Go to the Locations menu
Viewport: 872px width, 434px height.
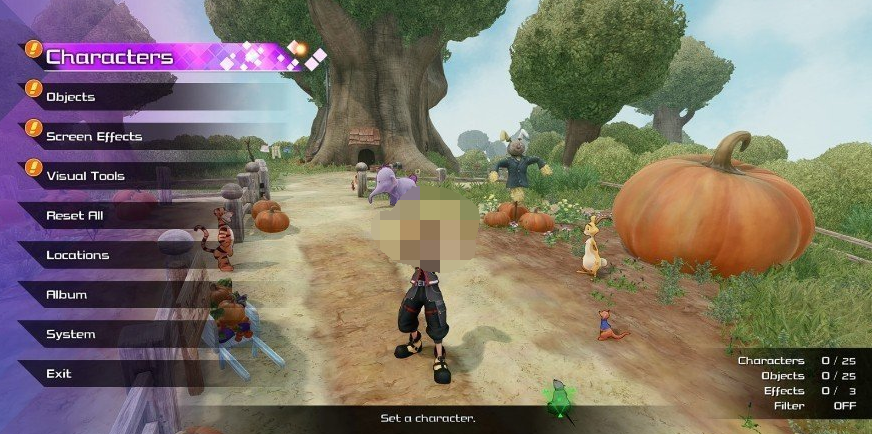(77, 255)
